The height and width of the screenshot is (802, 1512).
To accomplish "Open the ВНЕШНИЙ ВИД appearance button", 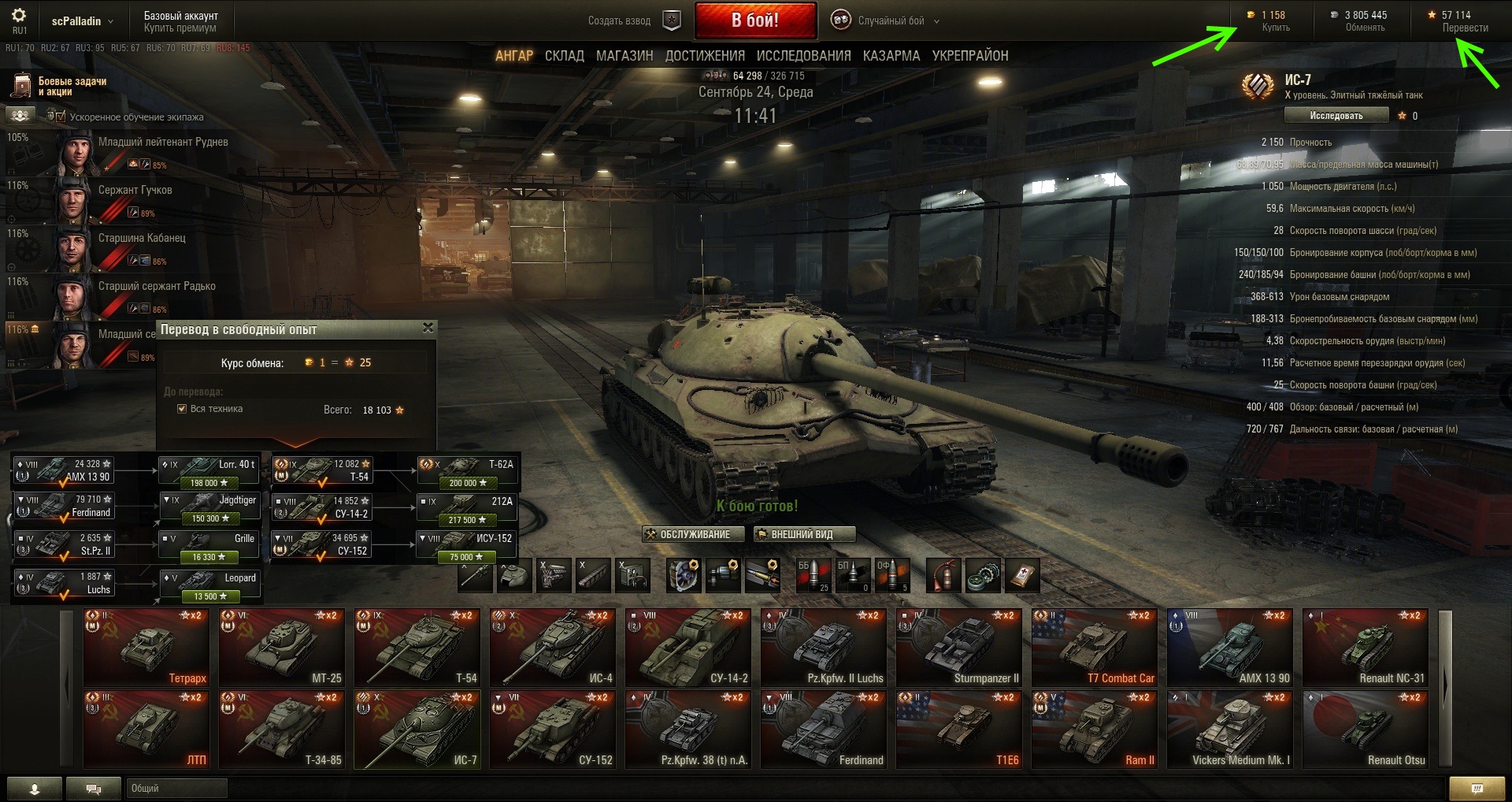I will [802, 535].
